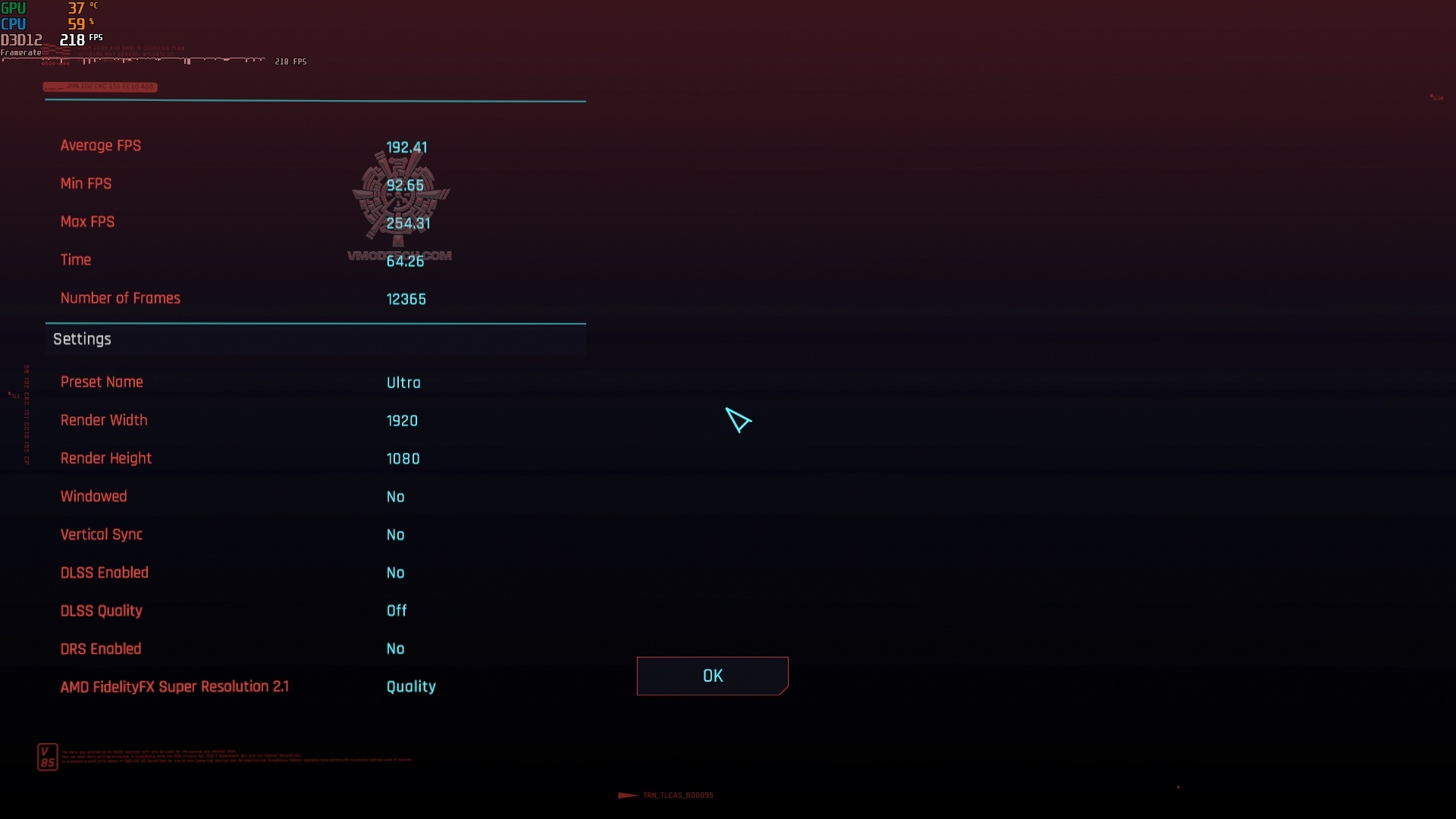Select the Settings section header

(x=81, y=339)
